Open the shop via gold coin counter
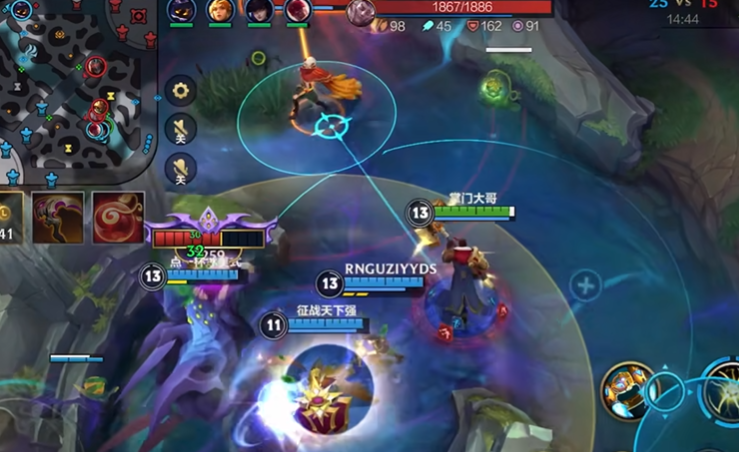Viewport: 739px width, 452px height. [10, 217]
